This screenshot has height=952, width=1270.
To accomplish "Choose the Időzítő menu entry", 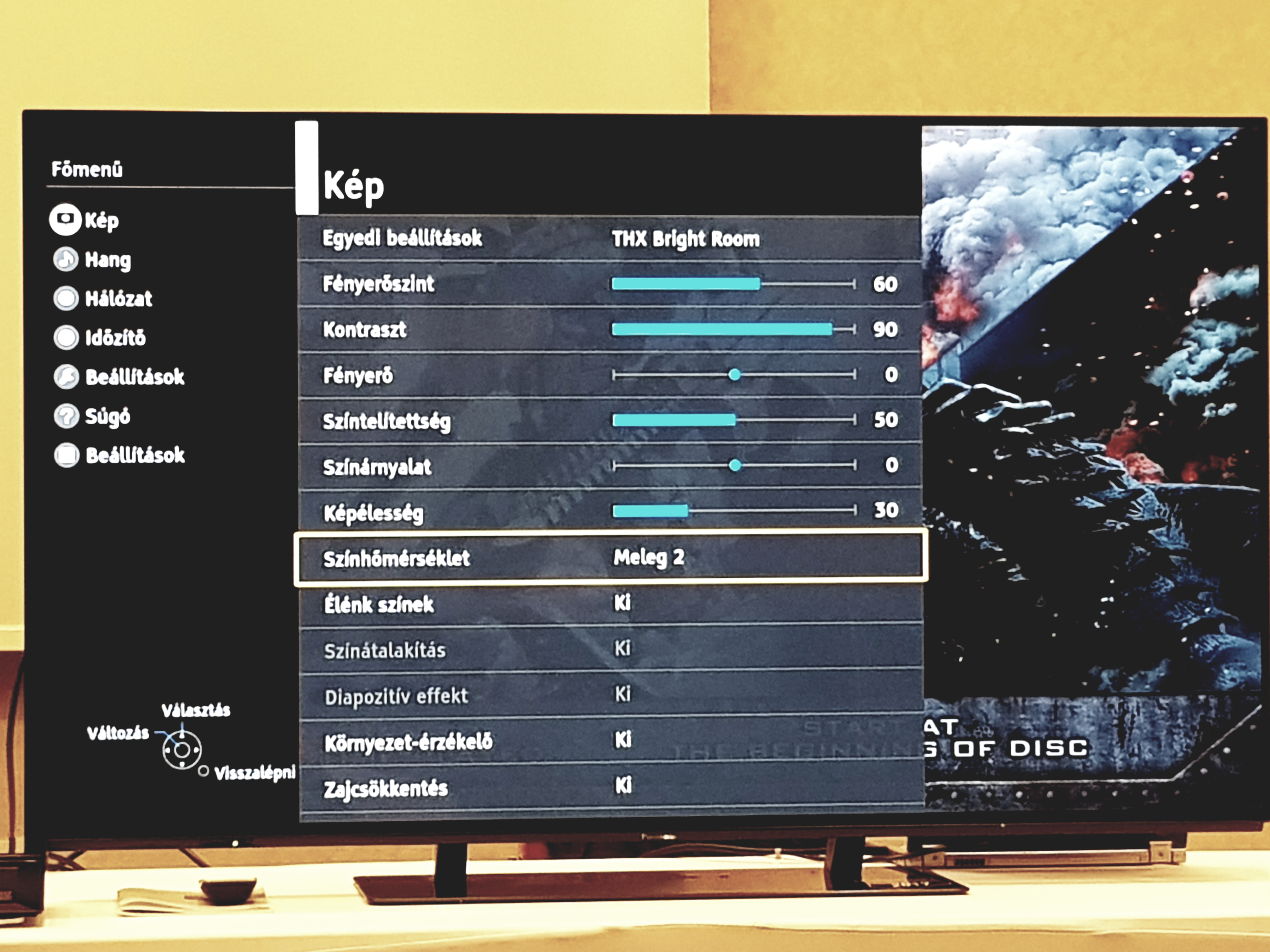I will click(x=100, y=337).
